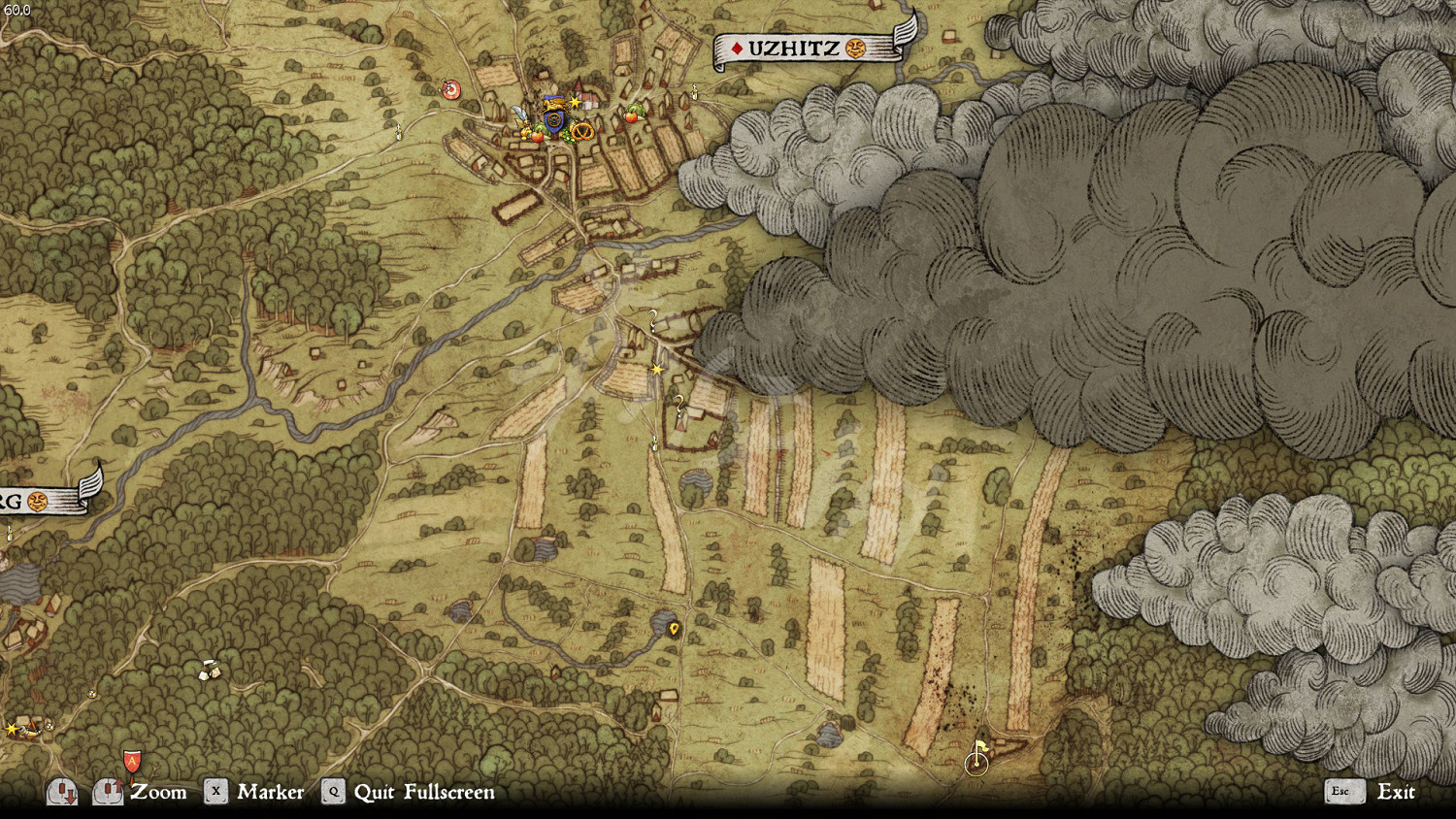This screenshot has height=819, width=1456.
Task: Activate the Marker option
Action: [270, 792]
